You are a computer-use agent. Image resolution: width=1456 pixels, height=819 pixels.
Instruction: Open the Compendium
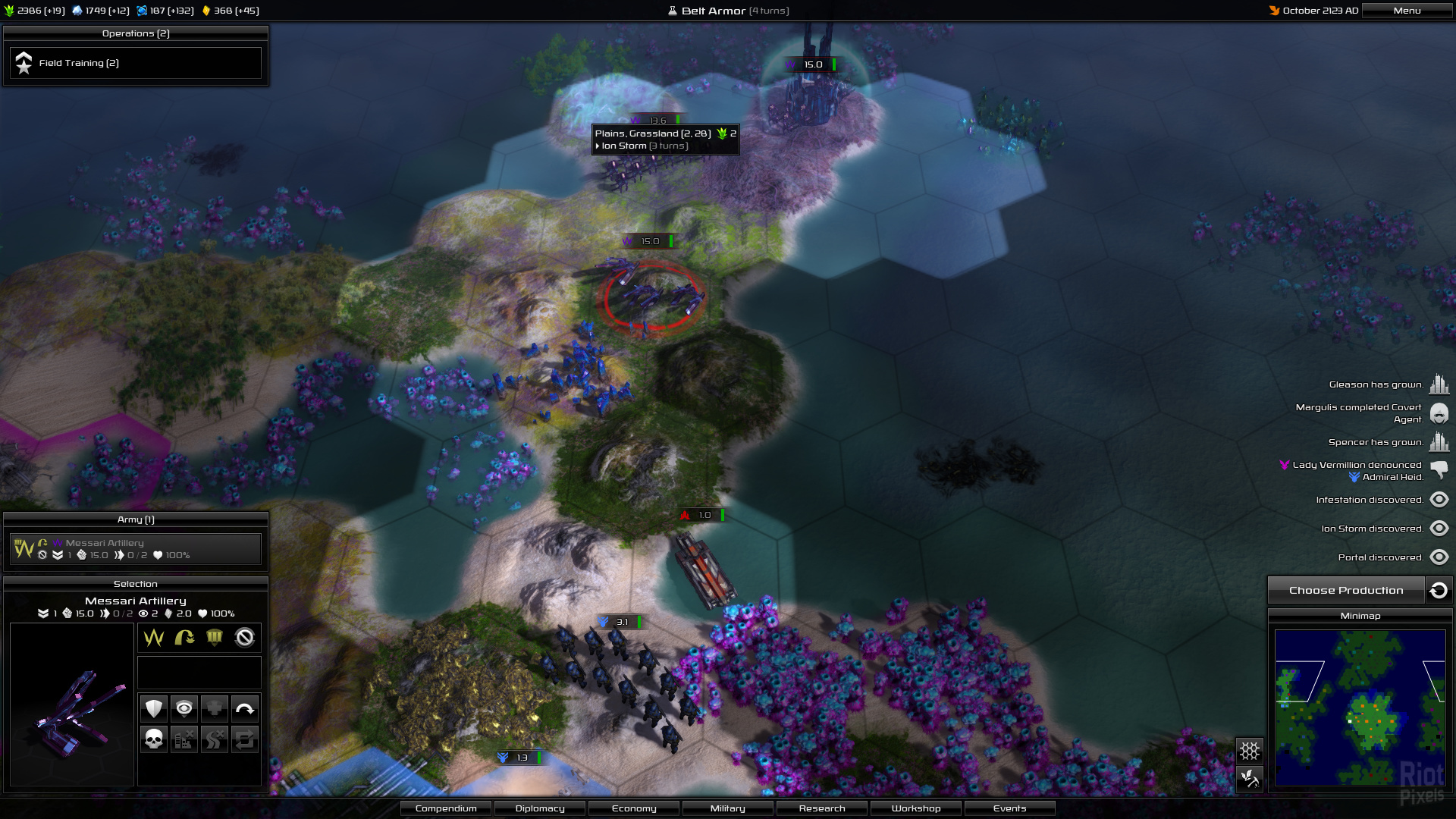click(446, 808)
